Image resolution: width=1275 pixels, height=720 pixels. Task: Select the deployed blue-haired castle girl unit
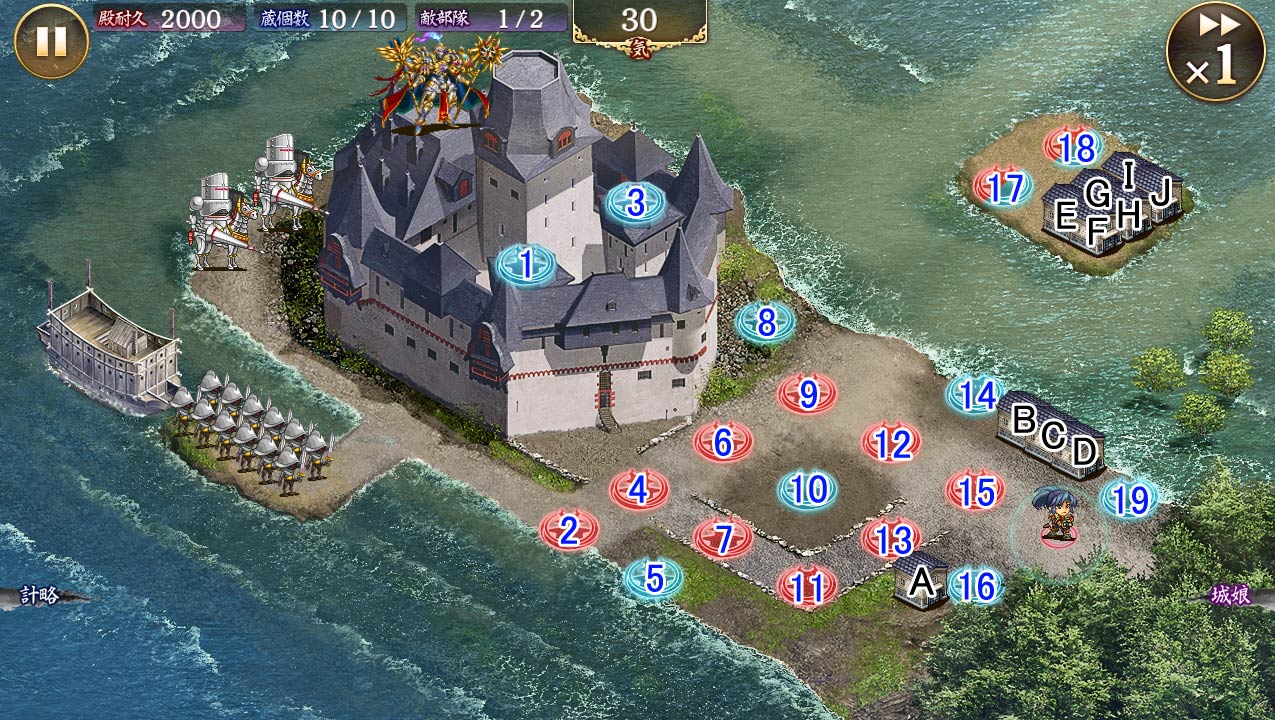tap(1058, 514)
